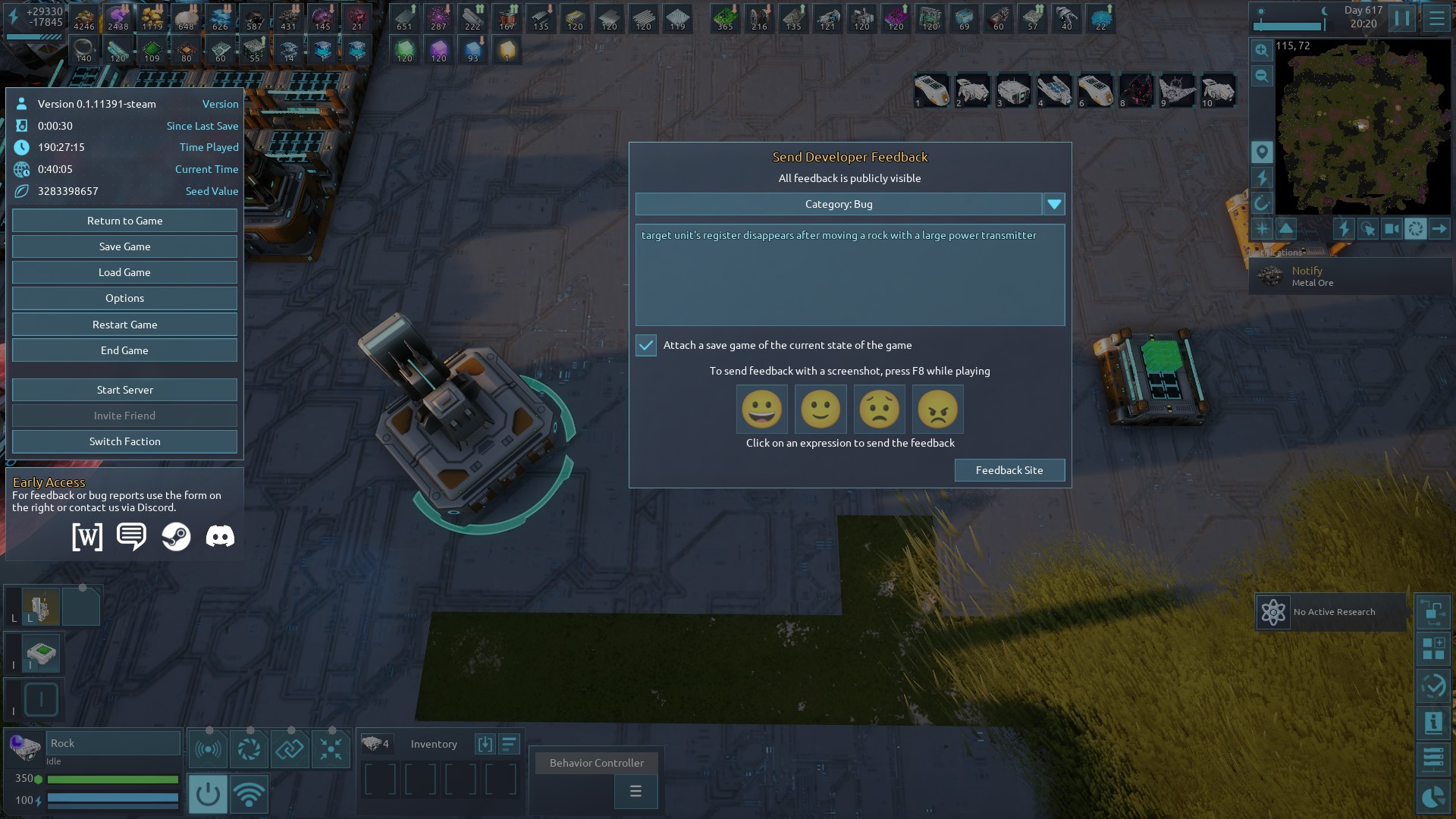The height and width of the screenshot is (819, 1456).
Task: Open the Behavior Controller menu button
Action: click(635, 792)
